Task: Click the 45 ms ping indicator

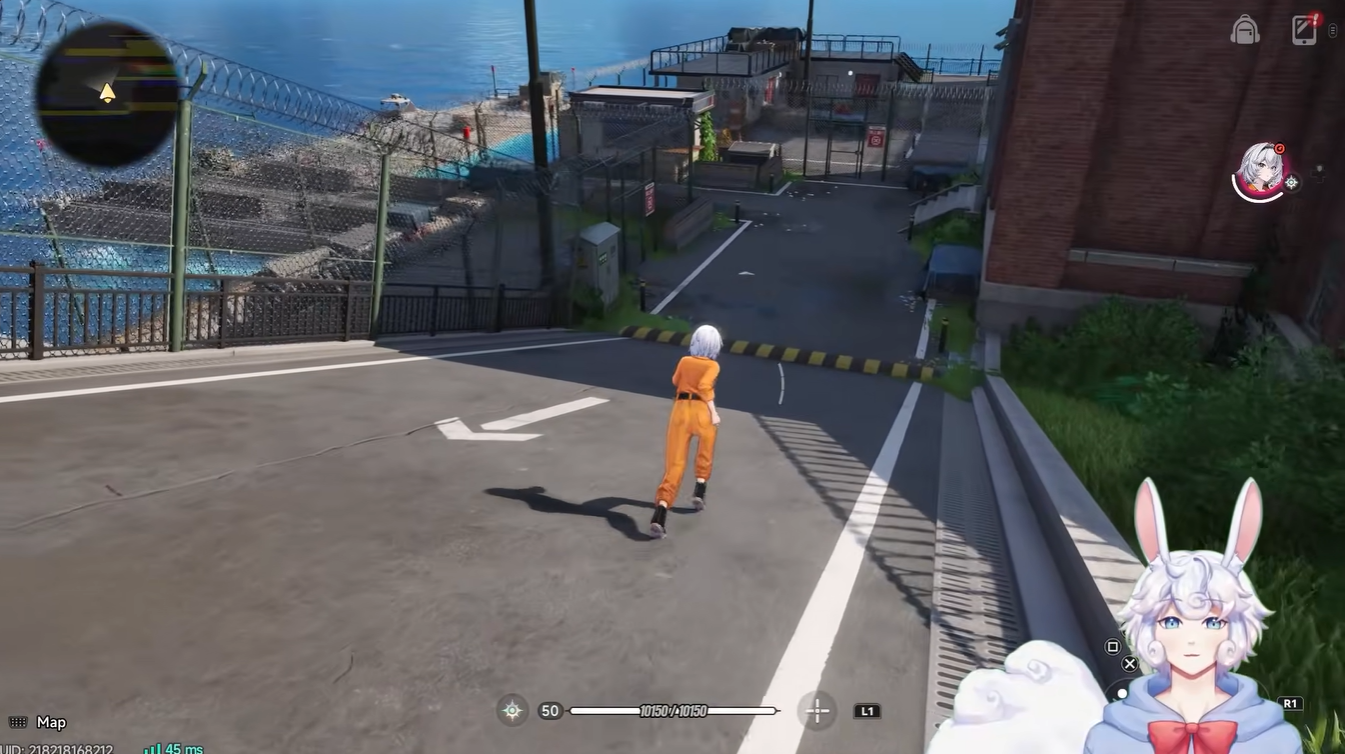Action: click(x=172, y=747)
